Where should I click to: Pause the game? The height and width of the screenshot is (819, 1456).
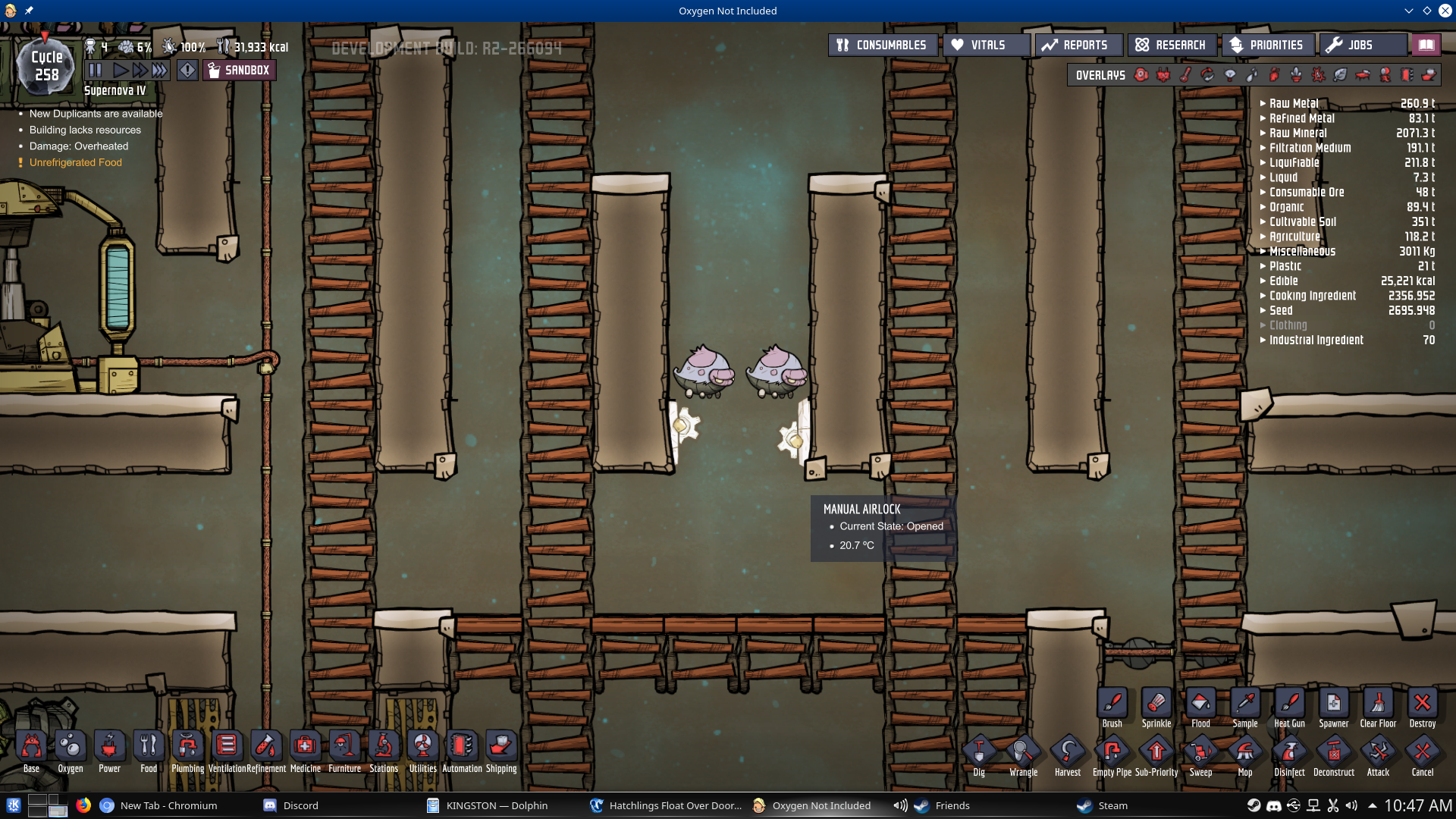pos(95,69)
